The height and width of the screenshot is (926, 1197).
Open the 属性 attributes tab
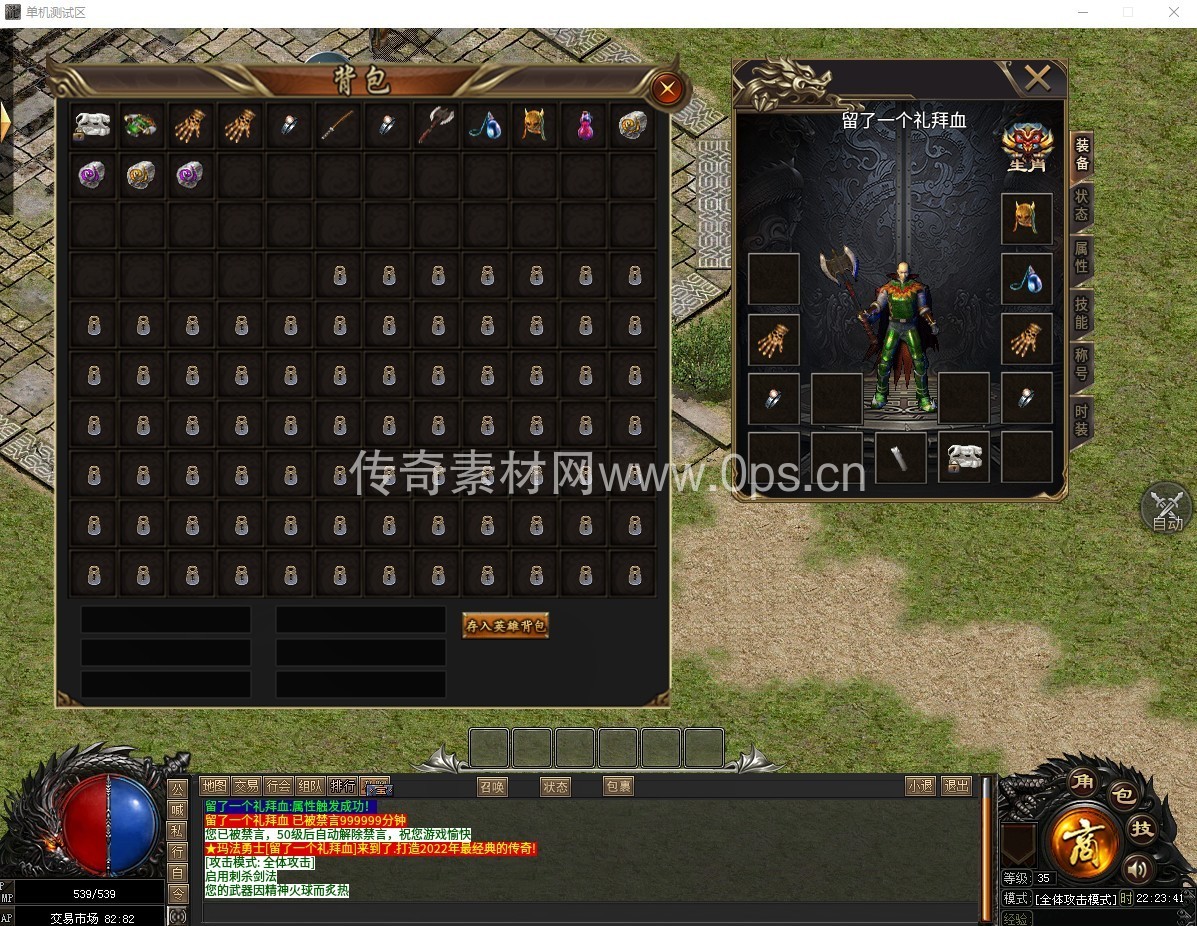(1081, 256)
